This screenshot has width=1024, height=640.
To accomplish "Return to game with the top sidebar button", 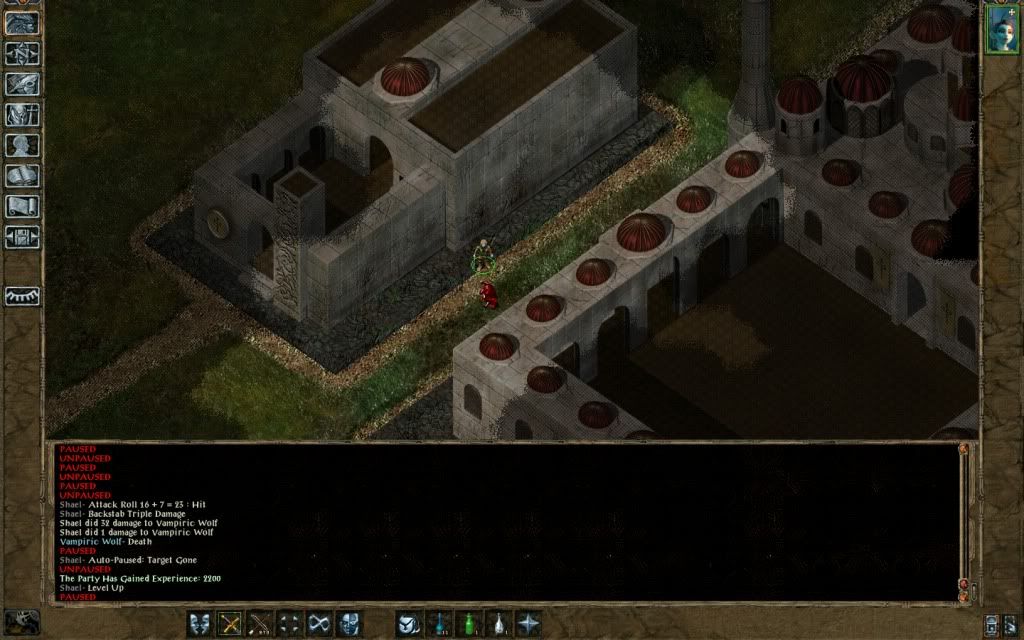I will (x=22, y=23).
